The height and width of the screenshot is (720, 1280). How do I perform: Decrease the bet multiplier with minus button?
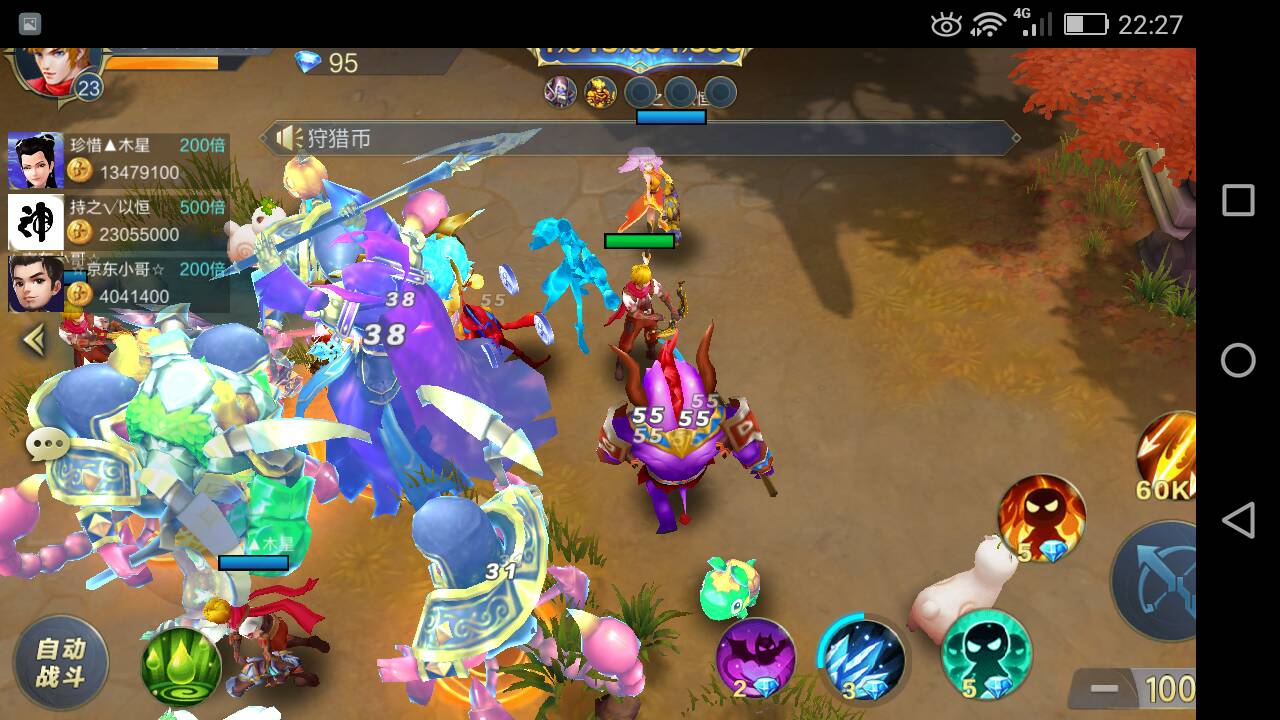1104,689
